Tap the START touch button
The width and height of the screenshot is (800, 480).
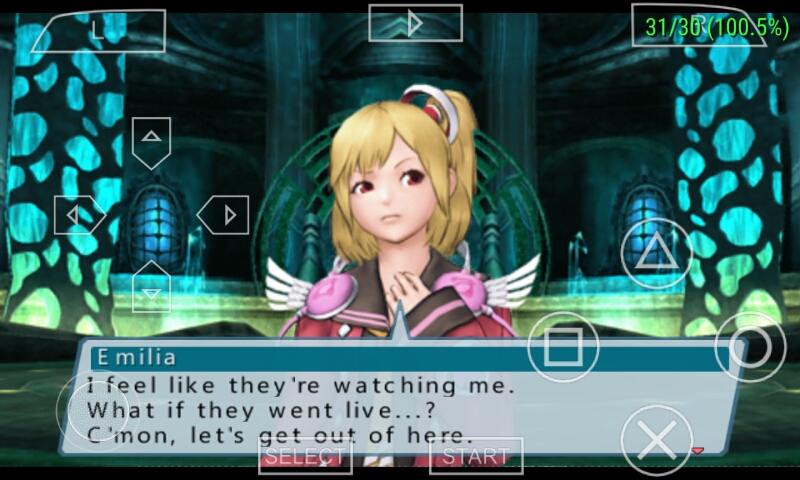tap(476, 457)
